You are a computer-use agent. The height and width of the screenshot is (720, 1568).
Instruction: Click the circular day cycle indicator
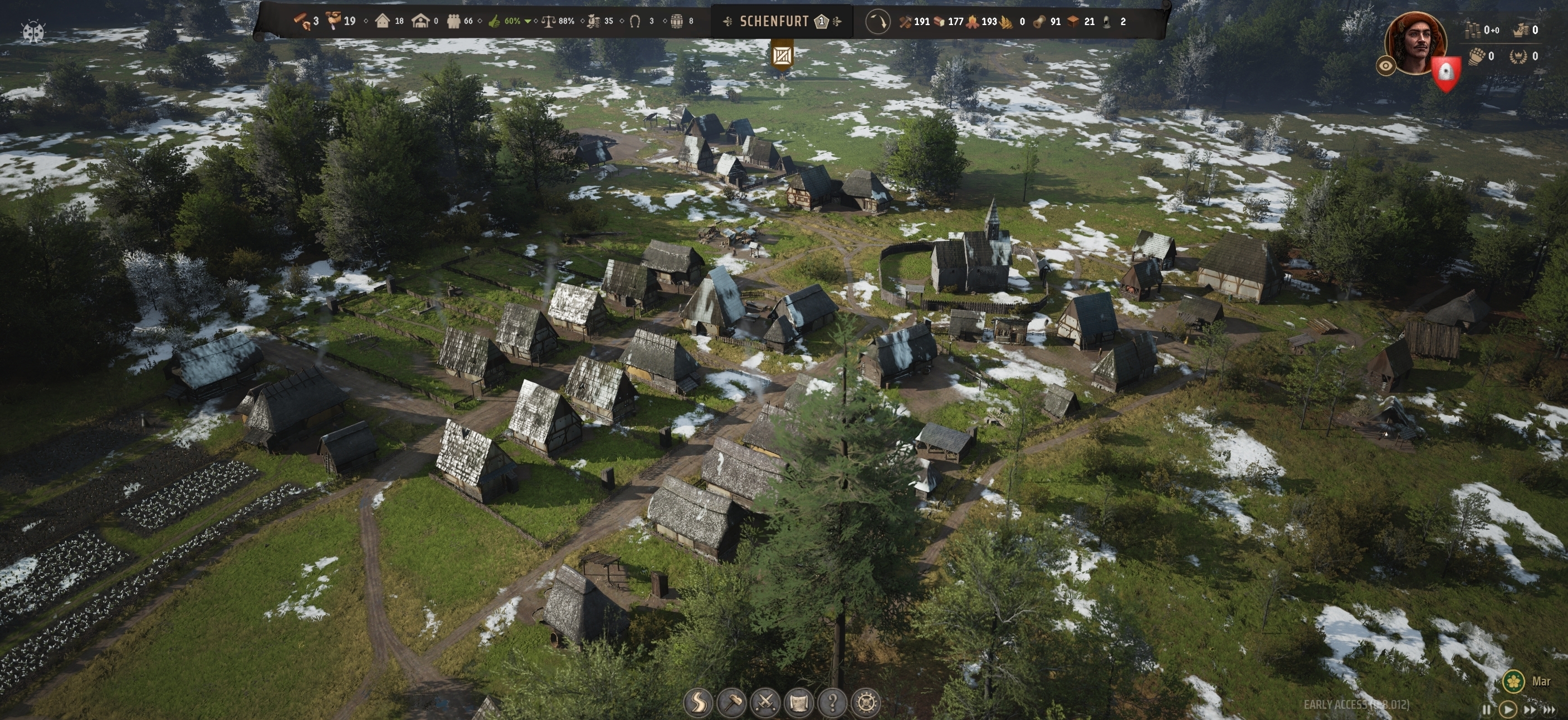[877, 22]
